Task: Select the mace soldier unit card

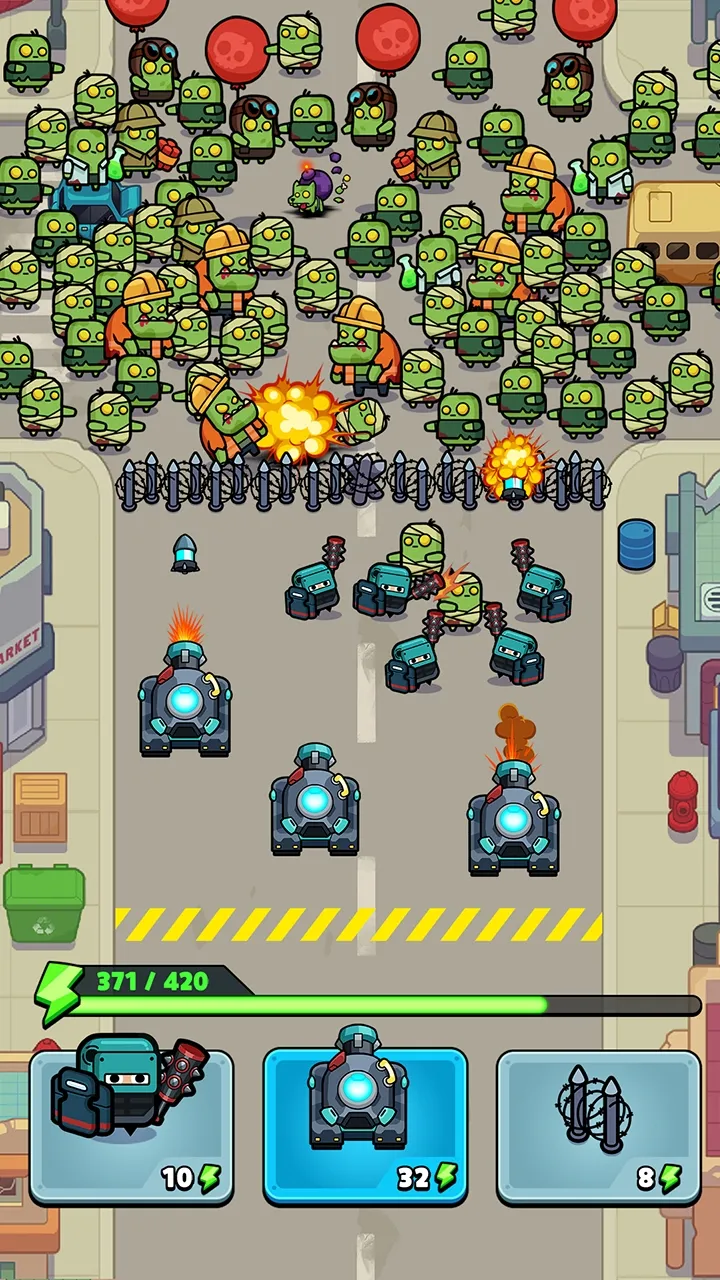Action: 131,1124
